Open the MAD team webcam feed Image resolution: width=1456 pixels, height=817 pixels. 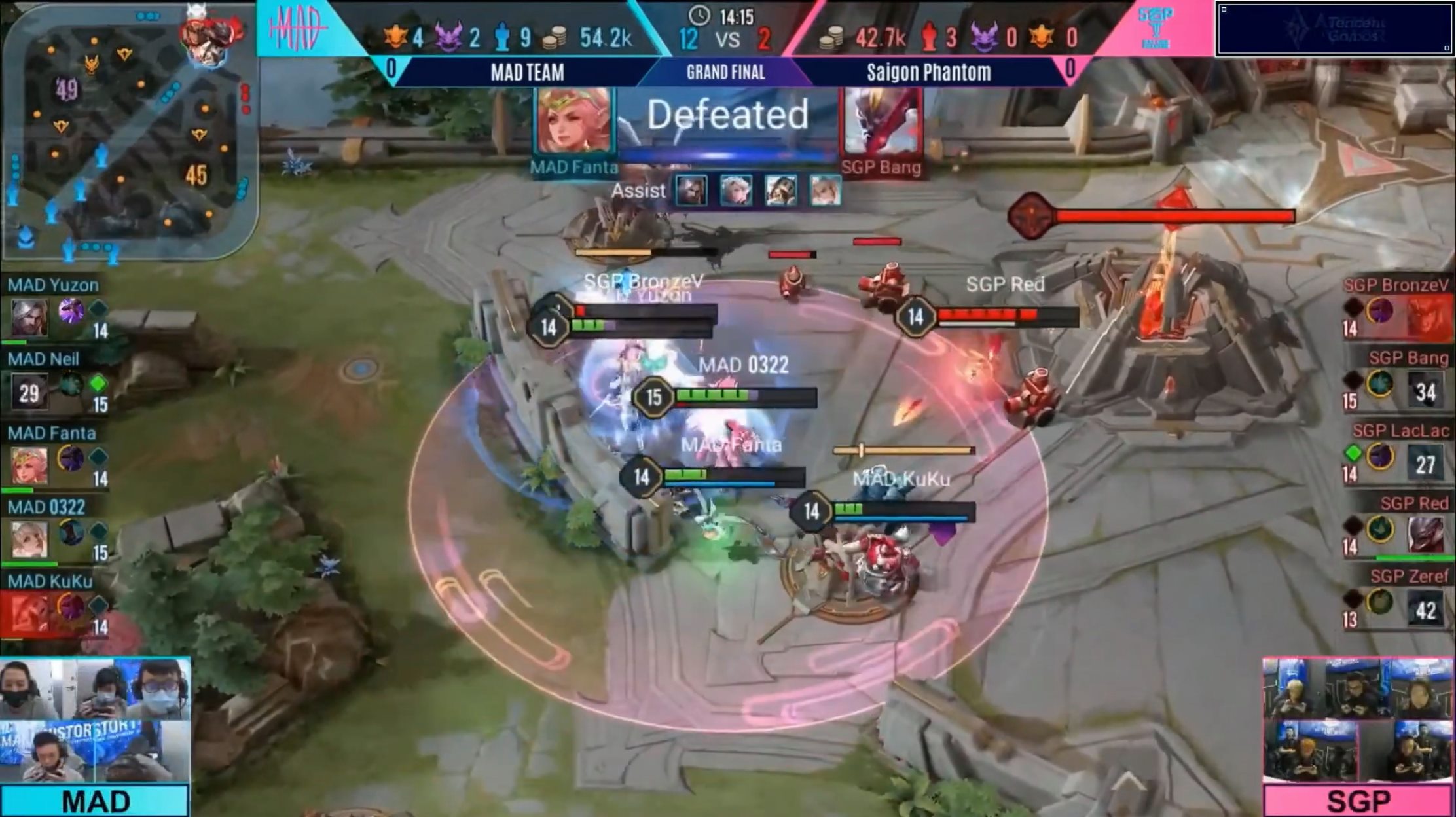coord(95,720)
